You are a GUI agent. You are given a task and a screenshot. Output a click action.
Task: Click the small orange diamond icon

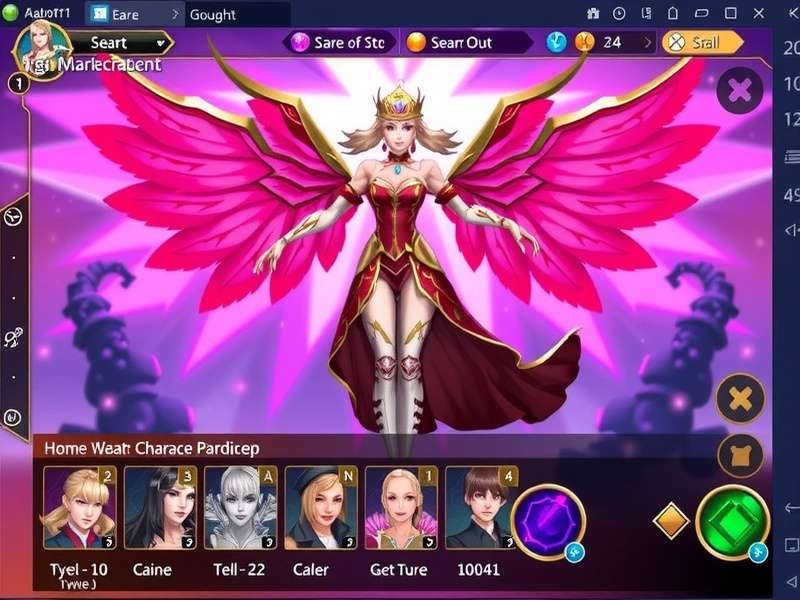[x=671, y=520]
